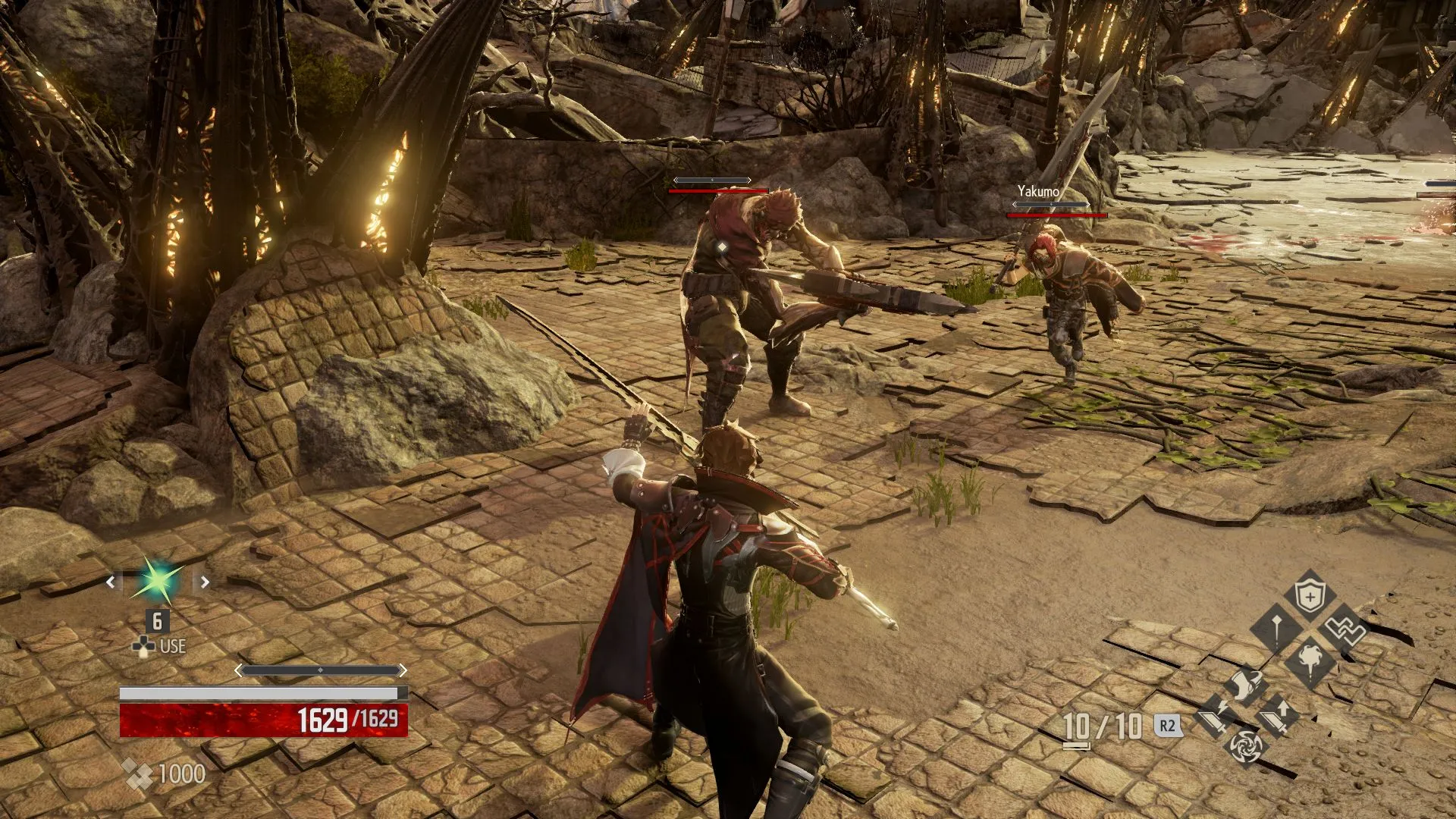Activate the spiral vortex gift icon
The width and height of the screenshot is (1456, 819).
click(1245, 747)
